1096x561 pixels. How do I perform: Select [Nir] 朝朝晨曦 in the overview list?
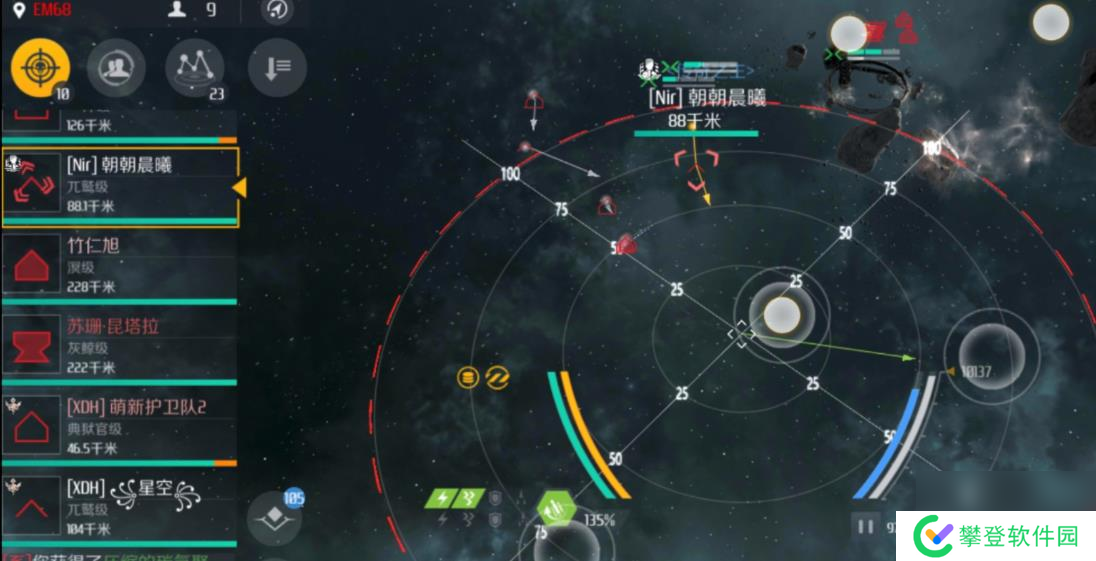tap(120, 187)
